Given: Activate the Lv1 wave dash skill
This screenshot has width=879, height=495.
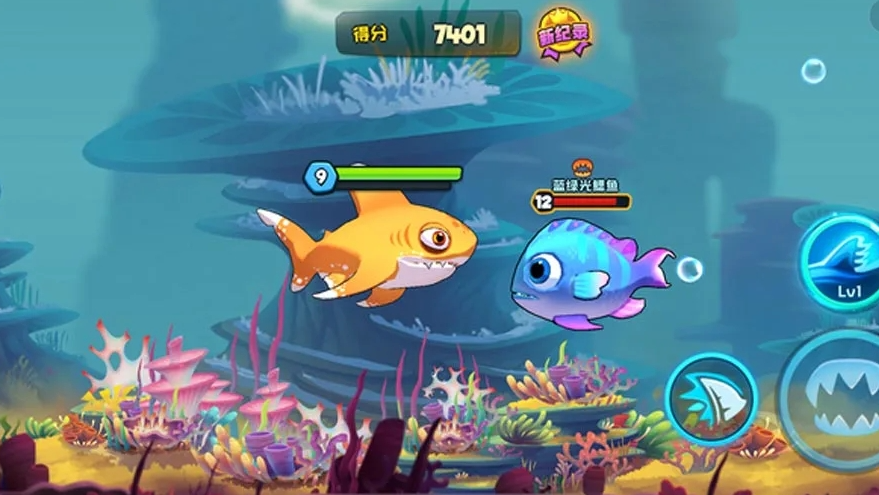Looking at the screenshot, I should (843, 260).
